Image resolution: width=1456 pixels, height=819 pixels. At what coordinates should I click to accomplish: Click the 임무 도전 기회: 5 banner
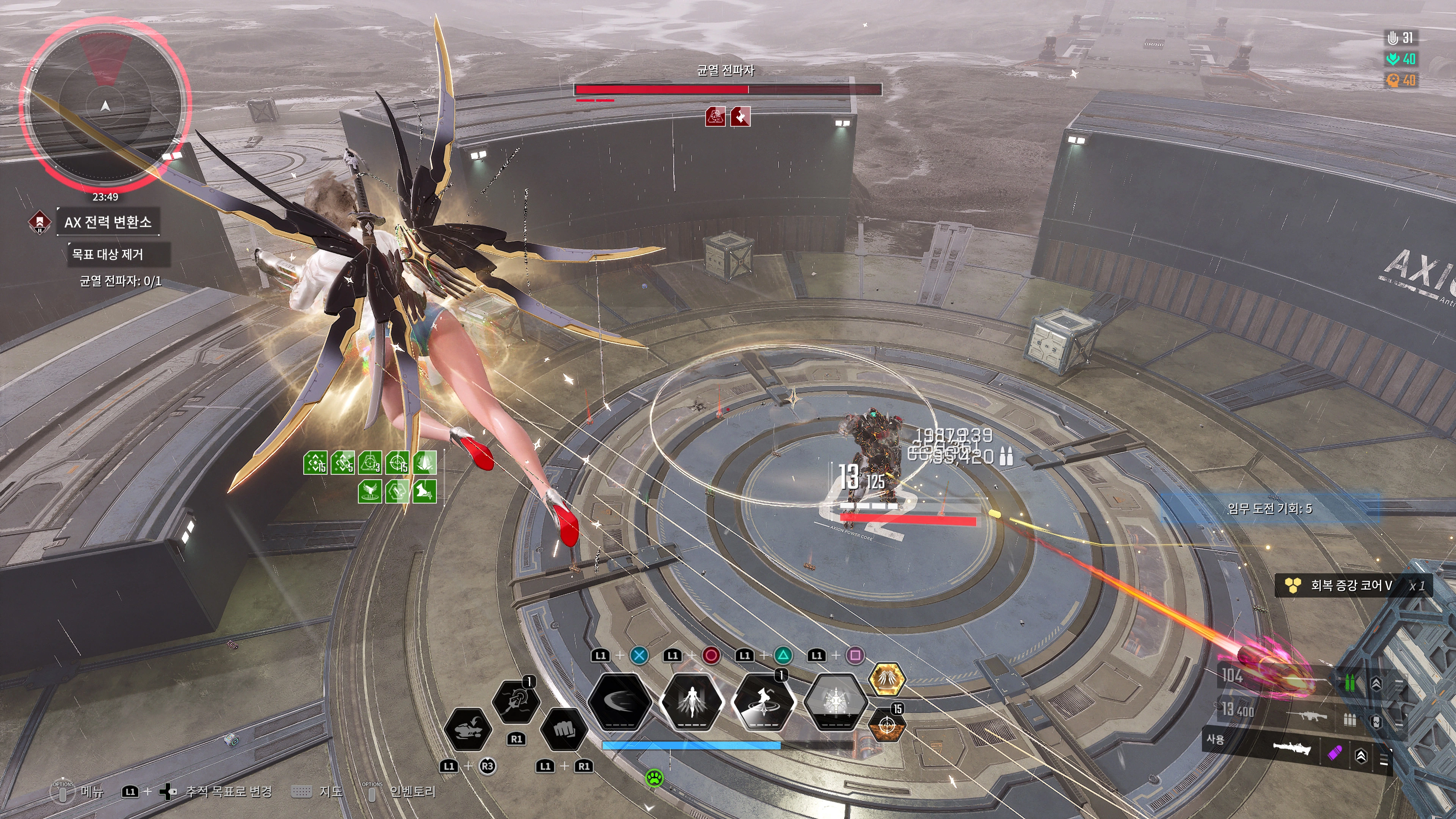tap(1269, 508)
